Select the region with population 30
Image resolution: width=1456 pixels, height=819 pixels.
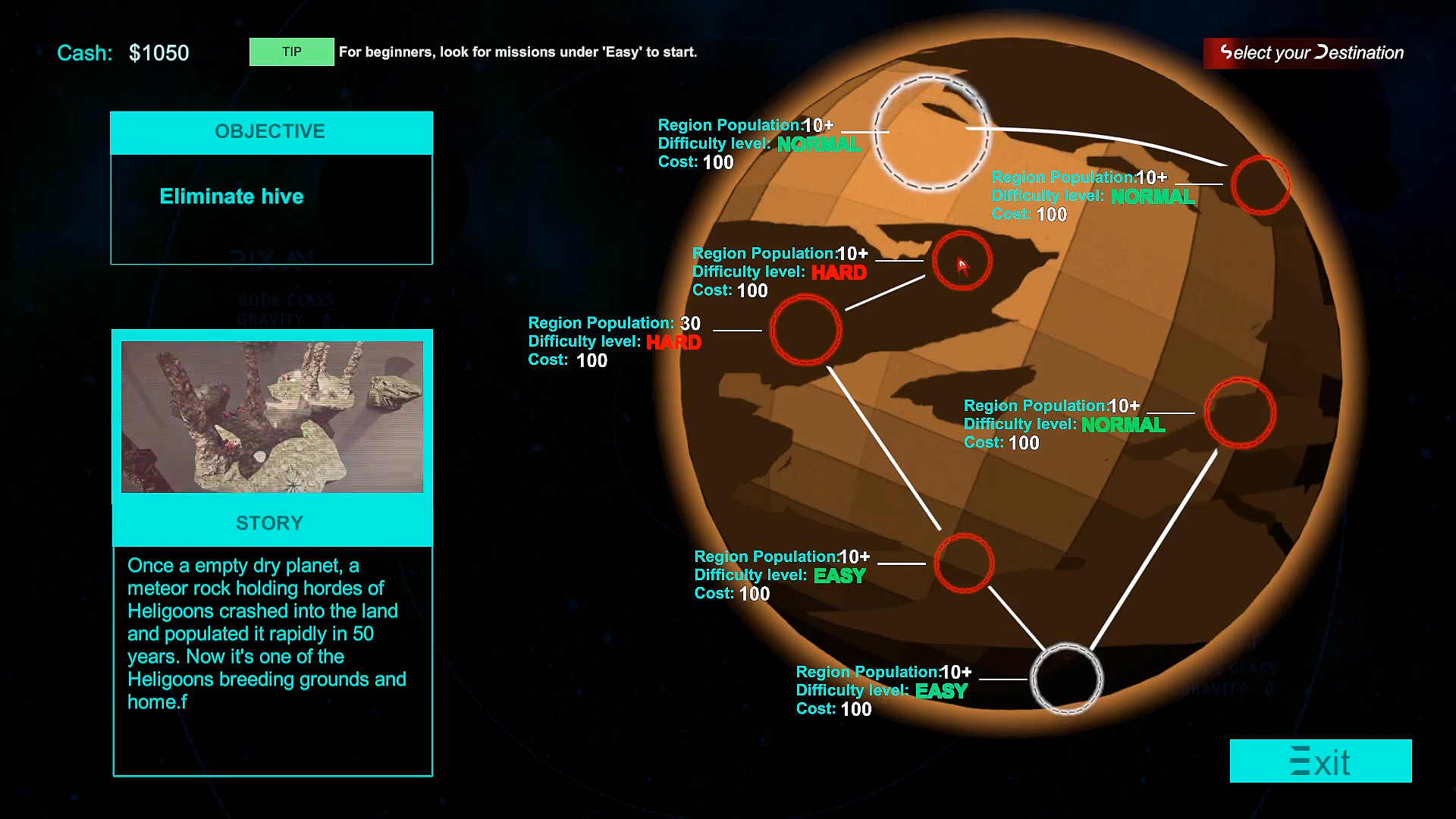[806, 331]
